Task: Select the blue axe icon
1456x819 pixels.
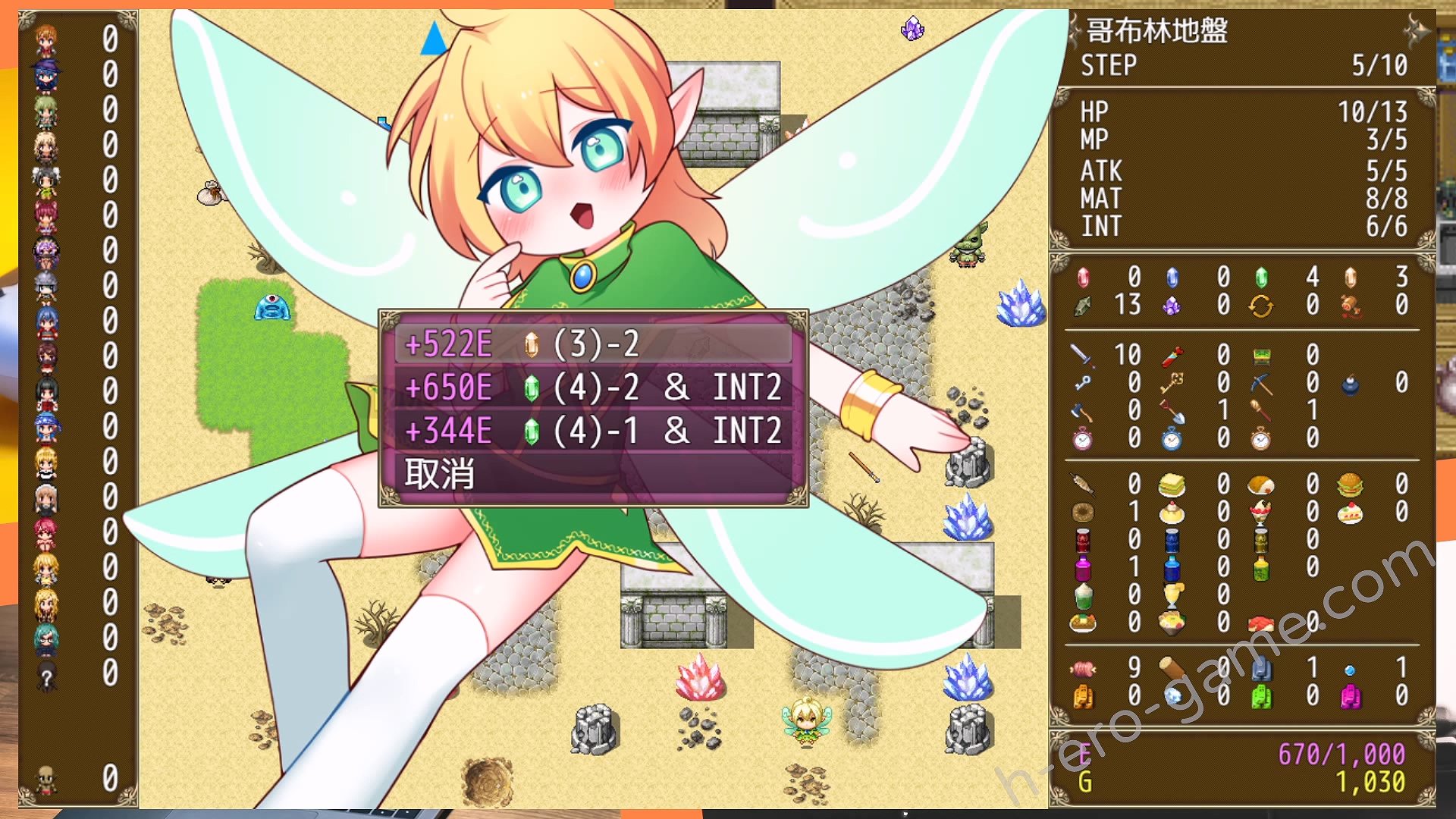Action: (x=1082, y=412)
